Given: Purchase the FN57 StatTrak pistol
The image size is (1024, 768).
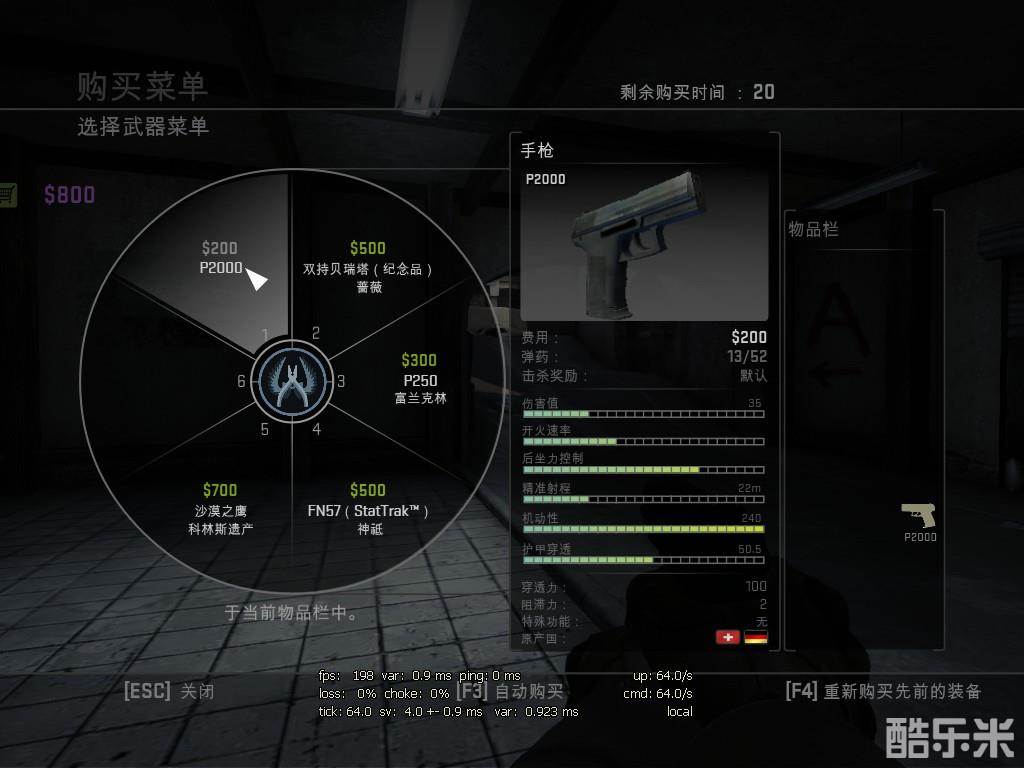Looking at the screenshot, I should coord(368,509).
